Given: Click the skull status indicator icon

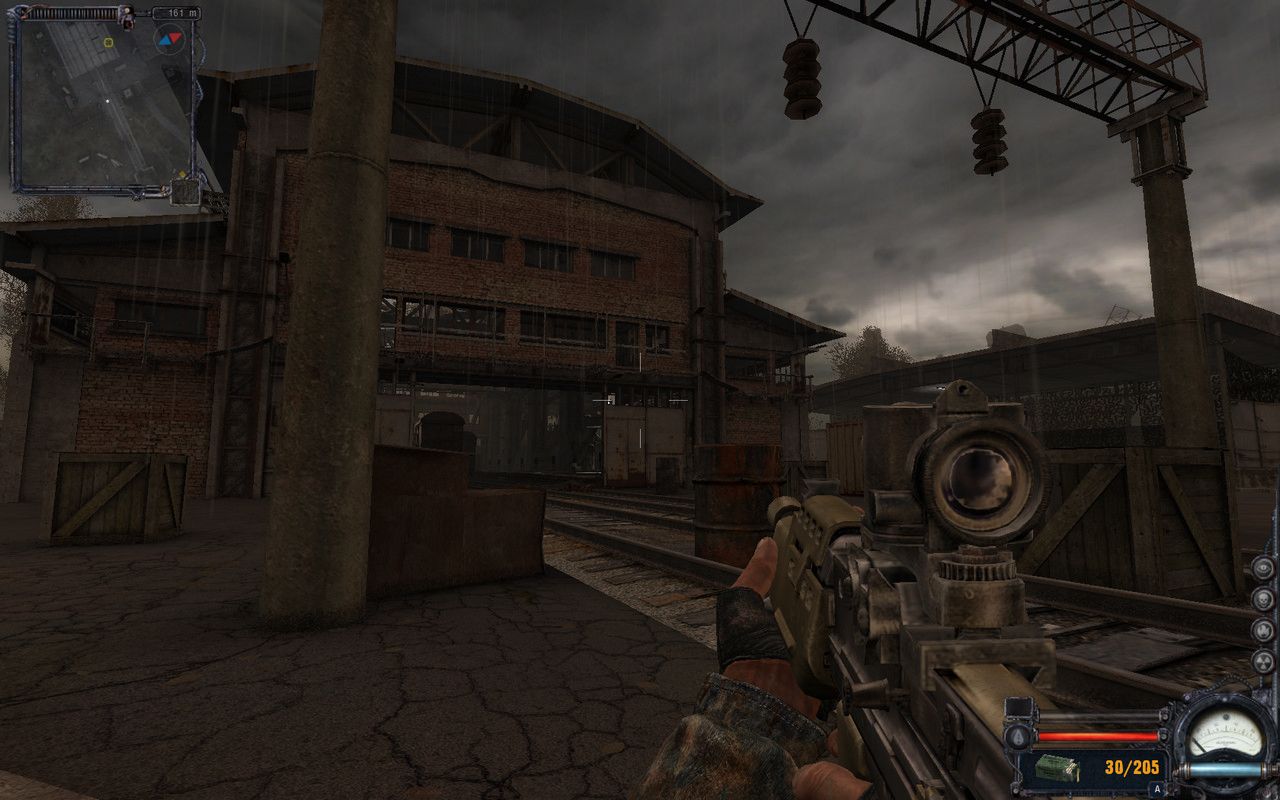Looking at the screenshot, I should [1263, 599].
